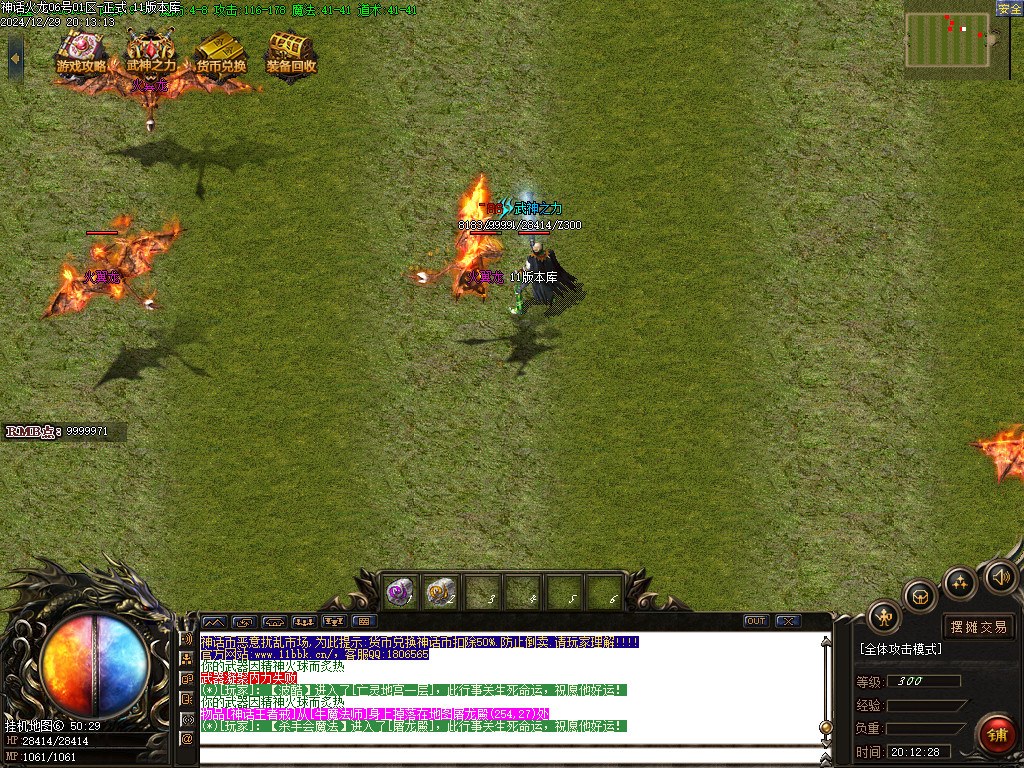Collapse the top icon bar with the arrow

(15, 58)
